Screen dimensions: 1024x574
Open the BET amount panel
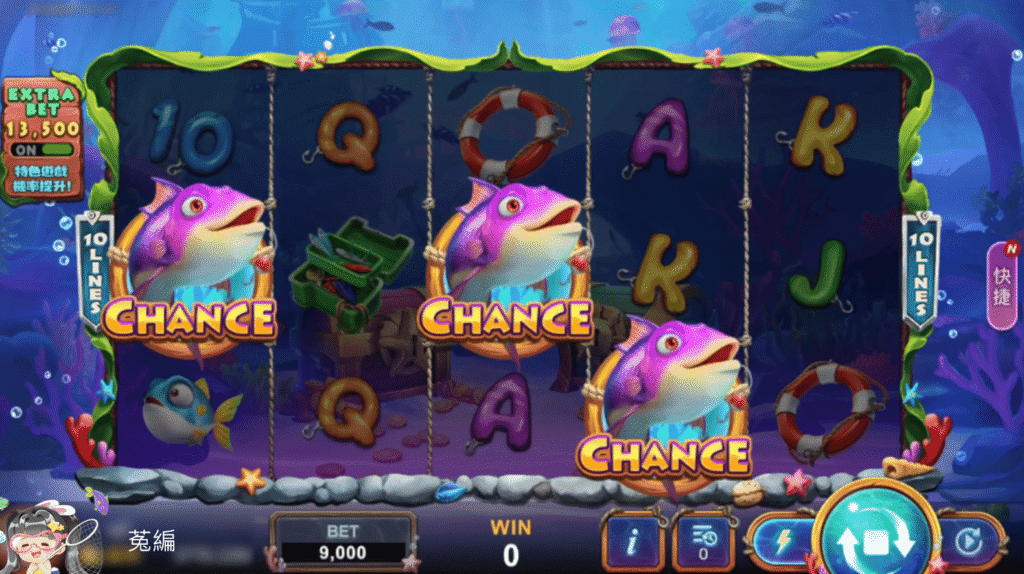pos(344,542)
